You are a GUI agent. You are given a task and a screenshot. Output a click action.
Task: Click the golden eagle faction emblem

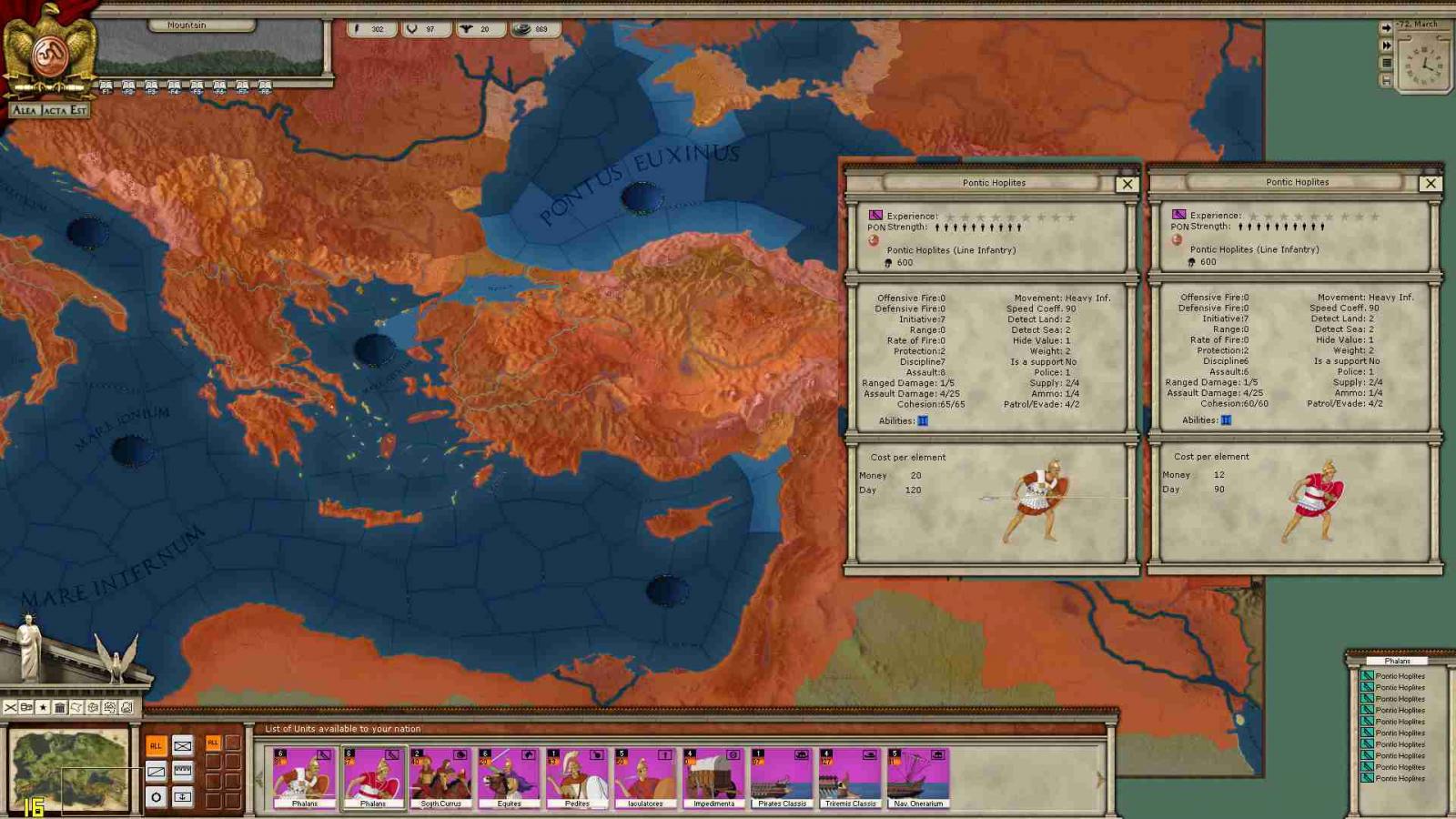[49, 53]
